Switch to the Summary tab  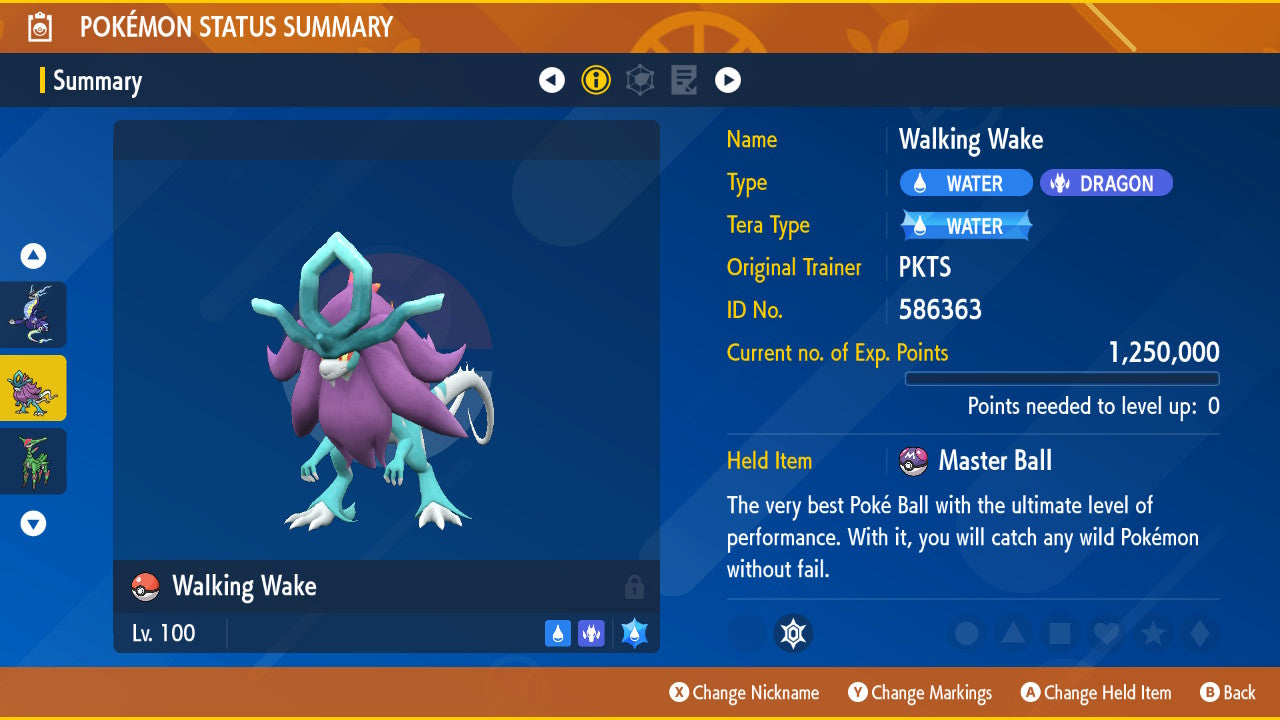(97, 81)
